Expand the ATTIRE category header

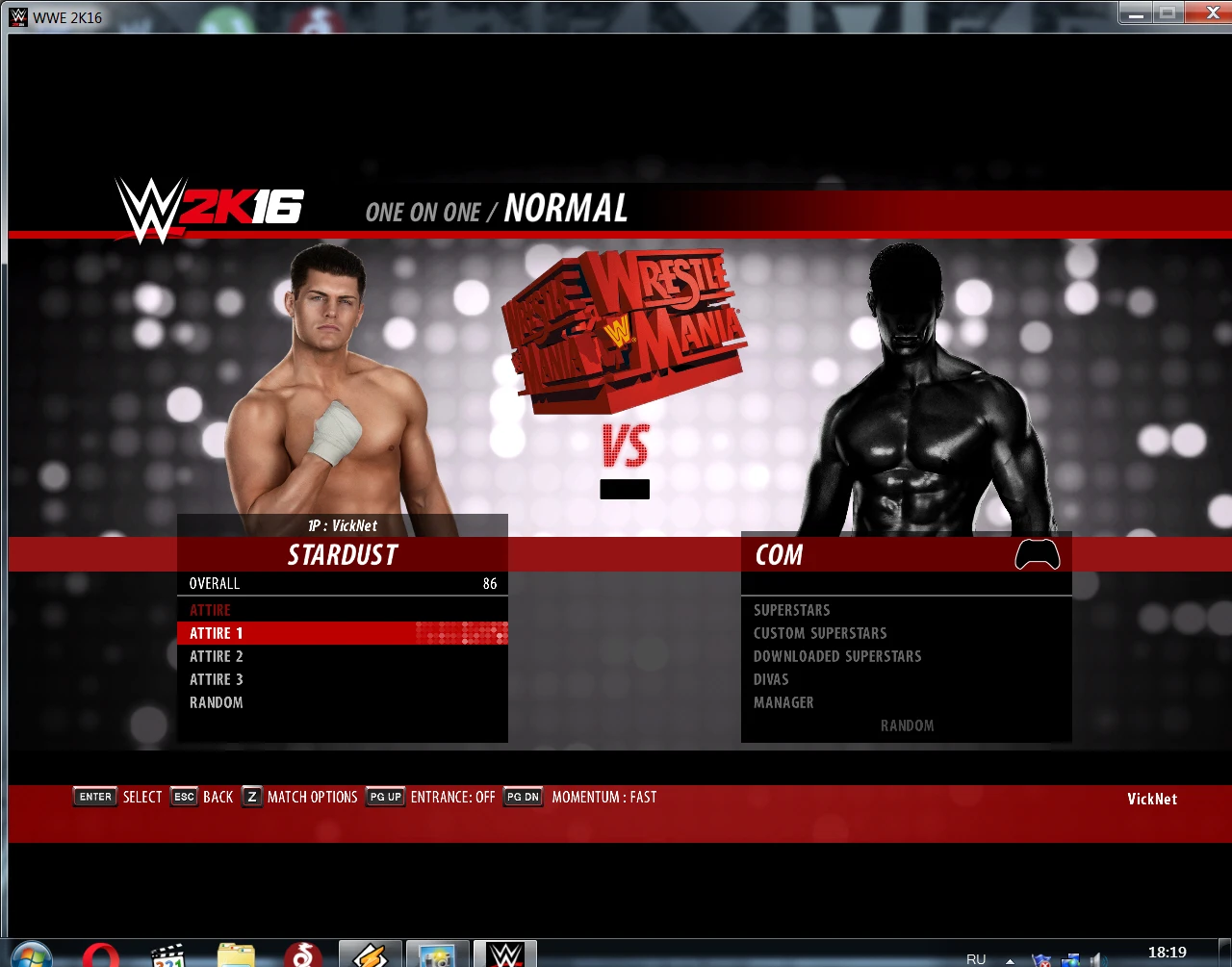(x=210, y=610)
